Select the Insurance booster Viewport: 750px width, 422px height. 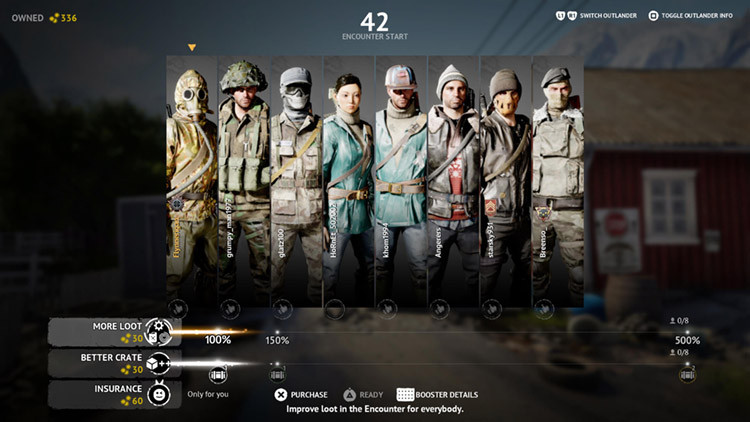[112, 393]
